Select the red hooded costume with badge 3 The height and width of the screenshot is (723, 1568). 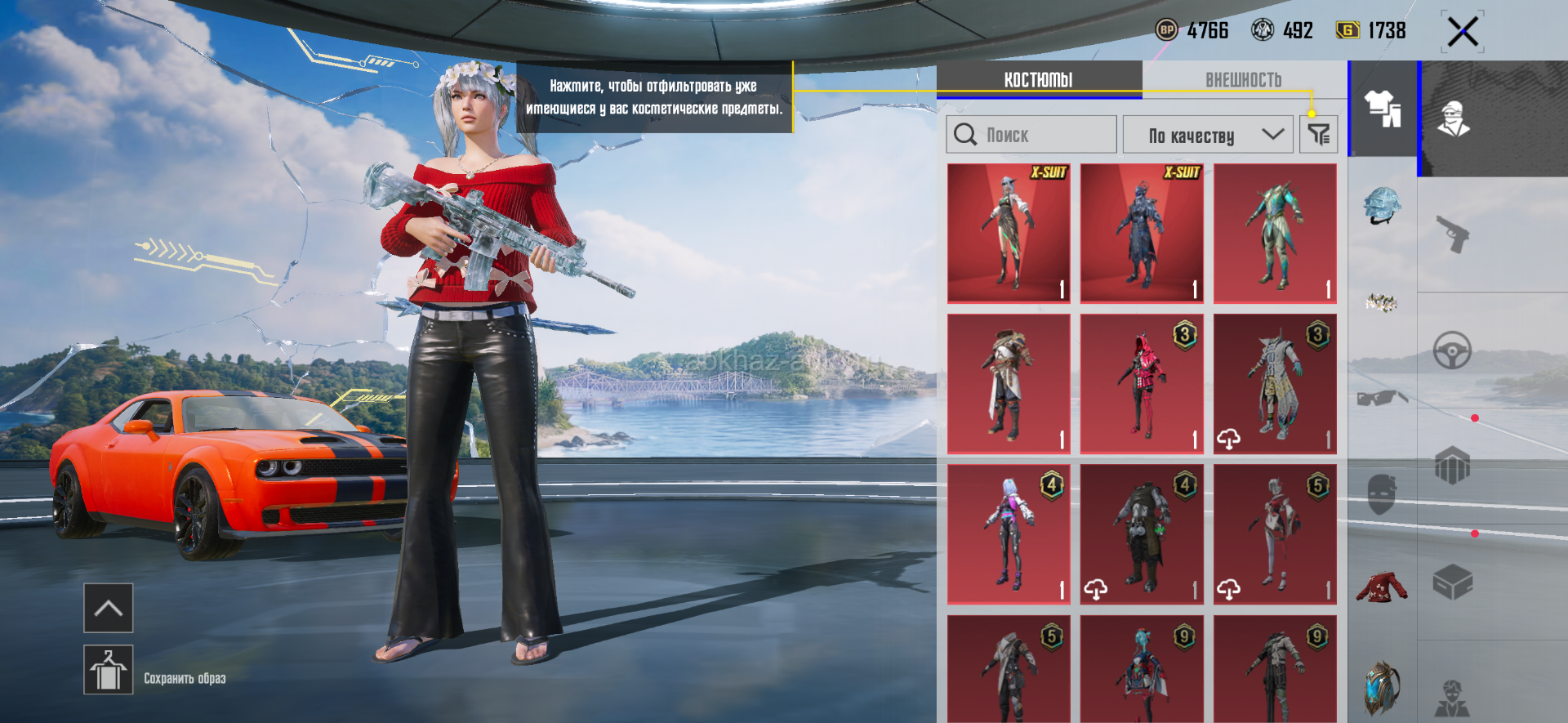click(x=1141, y=384)
